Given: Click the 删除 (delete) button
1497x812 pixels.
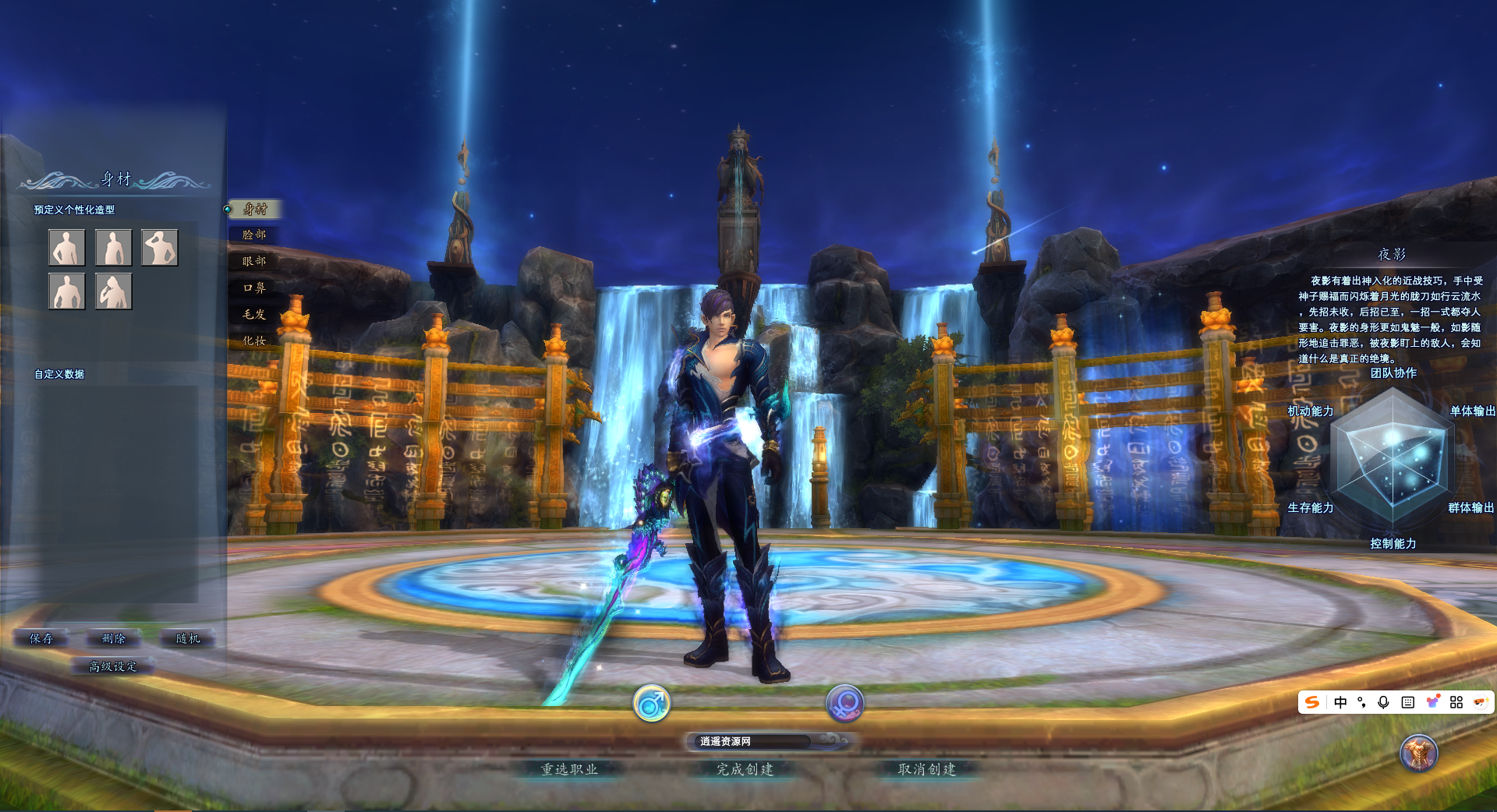Looking at the screenshot, I should click(x=114, y=638).
